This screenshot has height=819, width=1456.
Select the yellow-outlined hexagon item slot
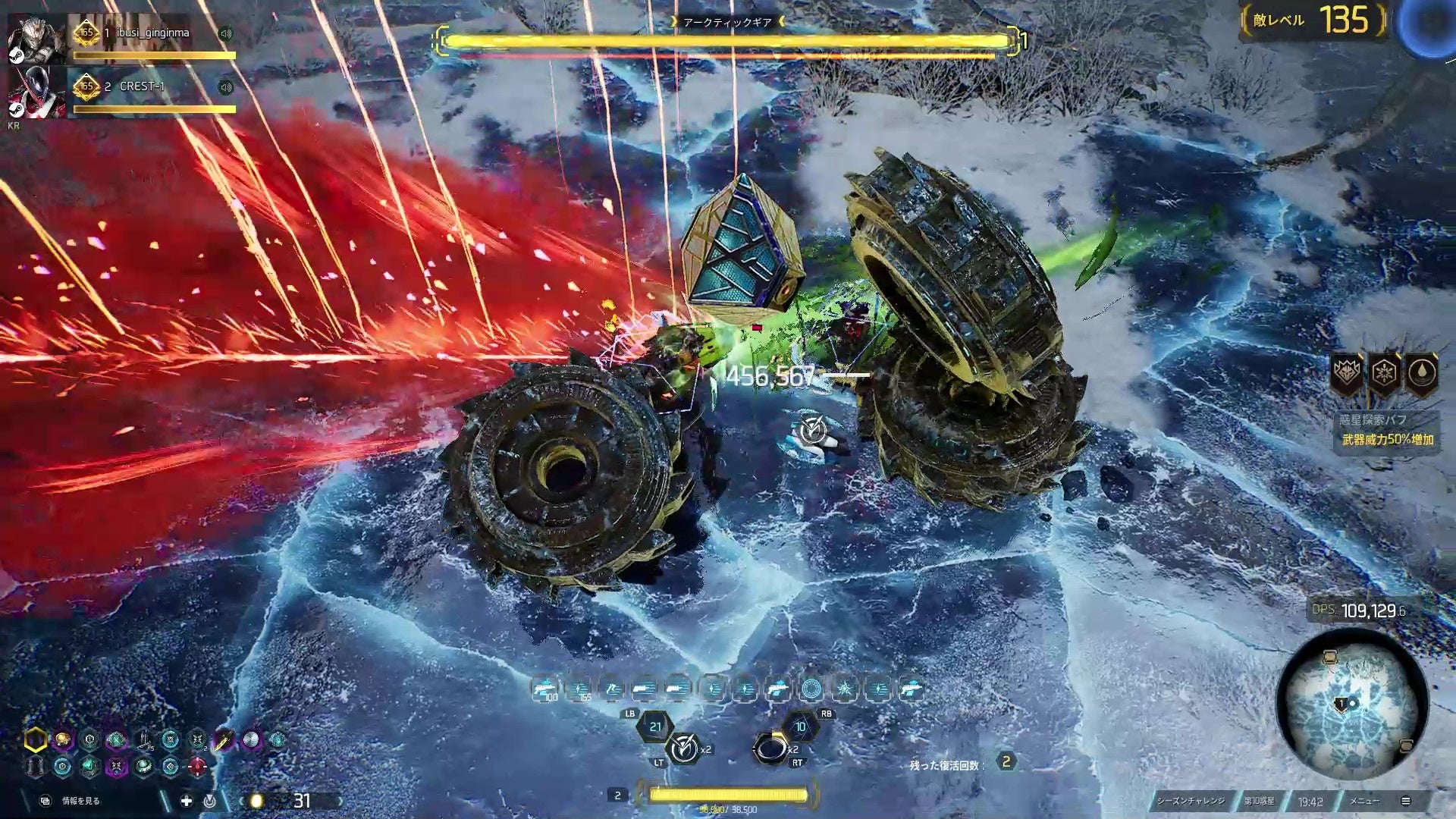(35, 739)
